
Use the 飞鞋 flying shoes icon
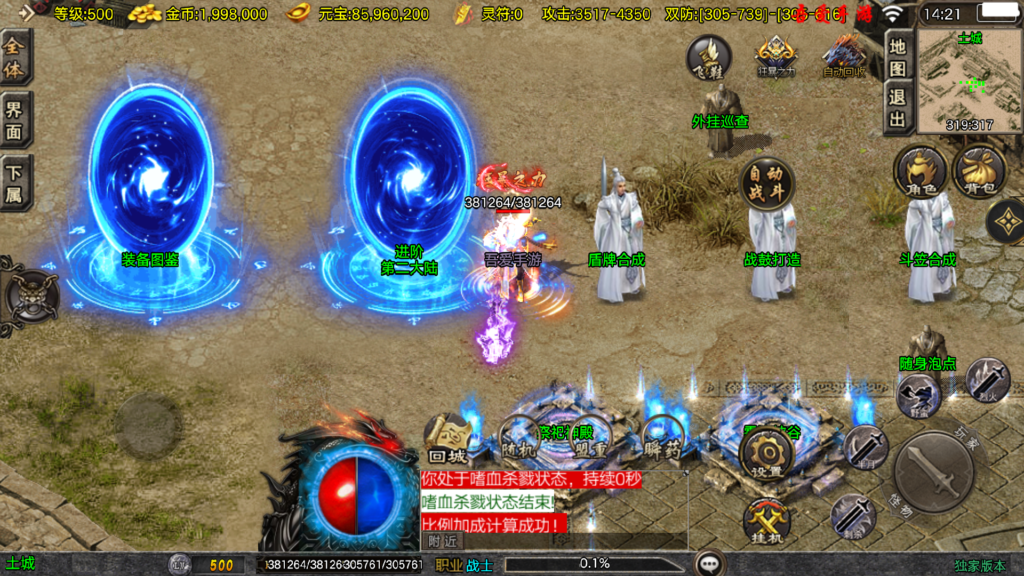point(708,57)
